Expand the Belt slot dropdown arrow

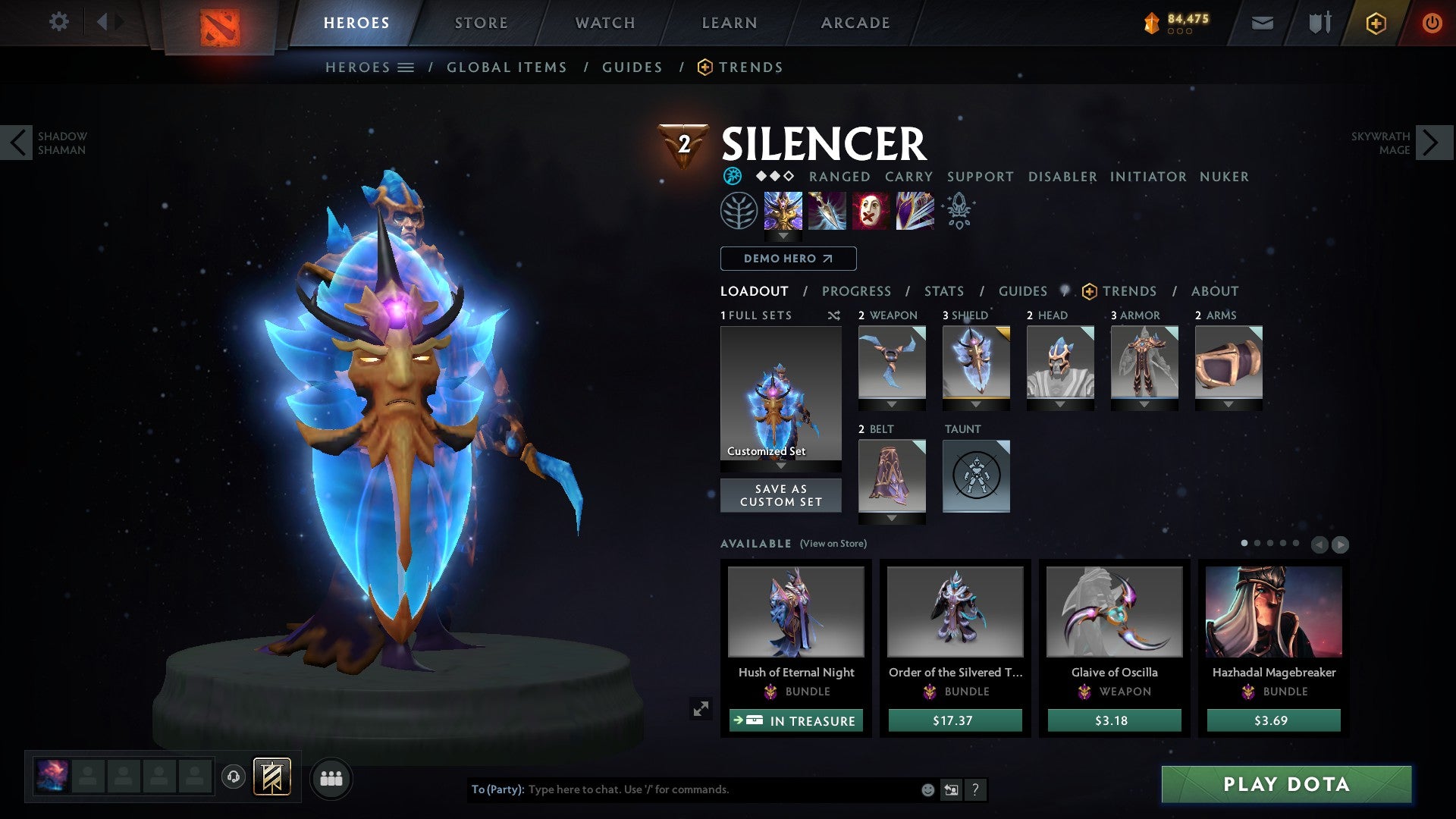[892, 518]
